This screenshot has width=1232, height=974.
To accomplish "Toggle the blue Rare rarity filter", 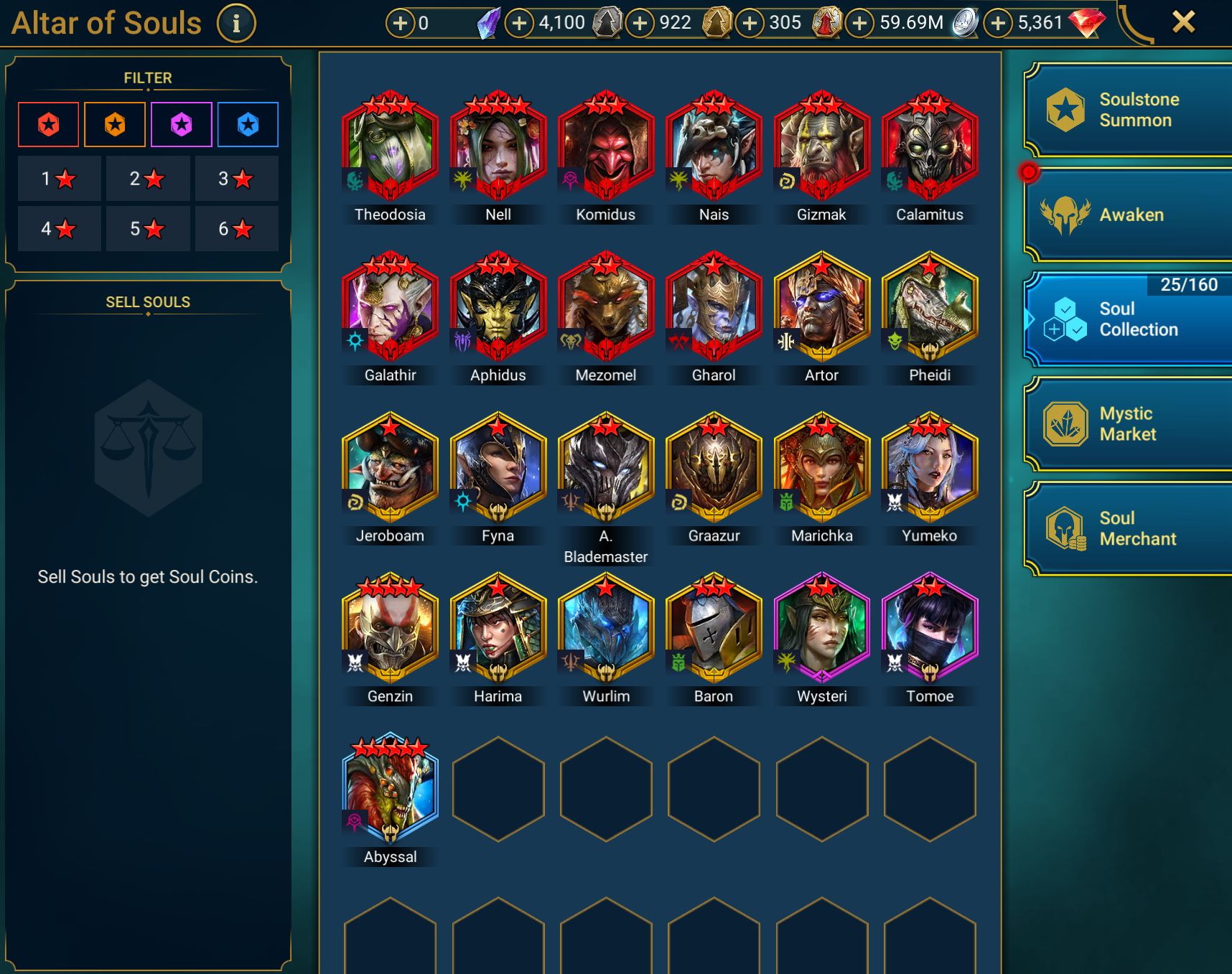I will click(x=248, y=125).
